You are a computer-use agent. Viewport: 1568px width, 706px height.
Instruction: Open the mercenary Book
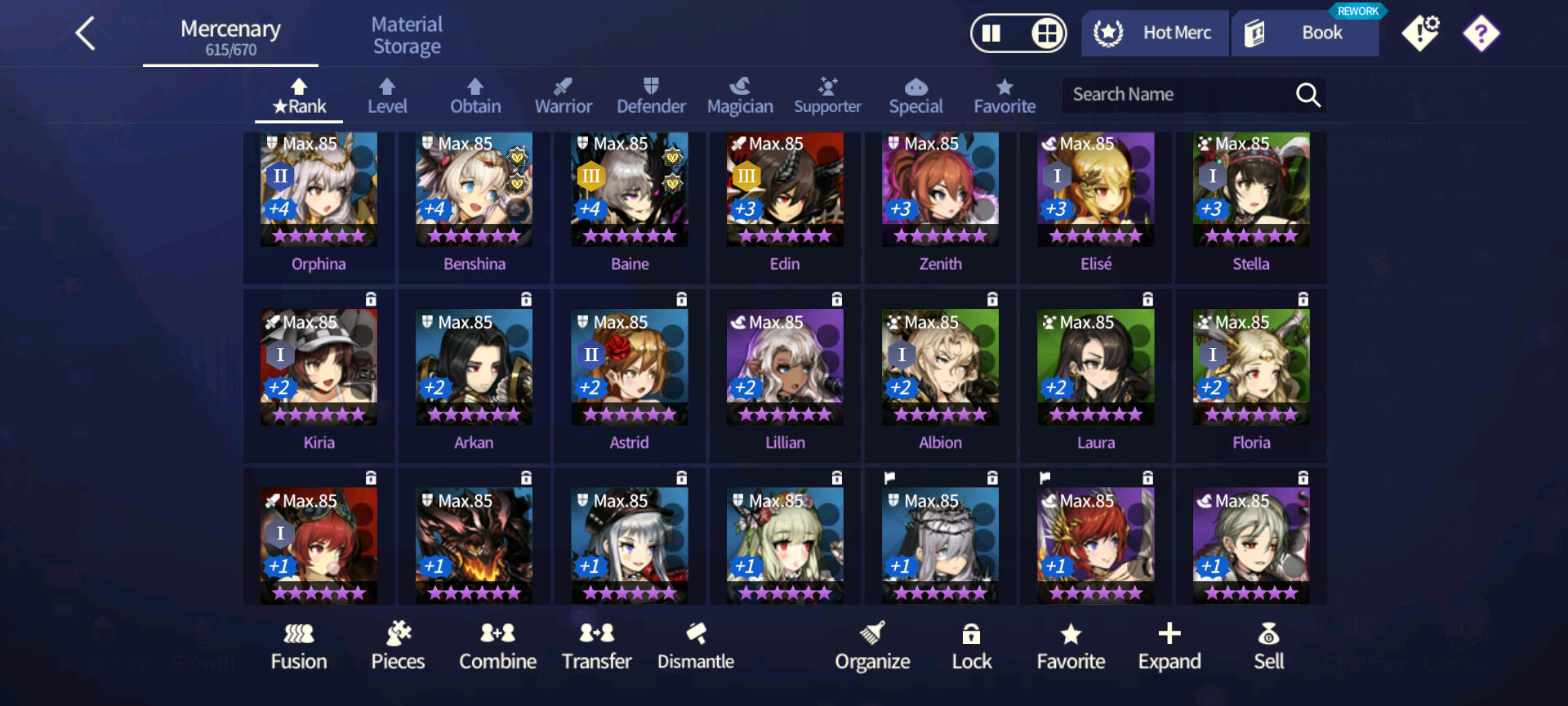coord(1304,34)
